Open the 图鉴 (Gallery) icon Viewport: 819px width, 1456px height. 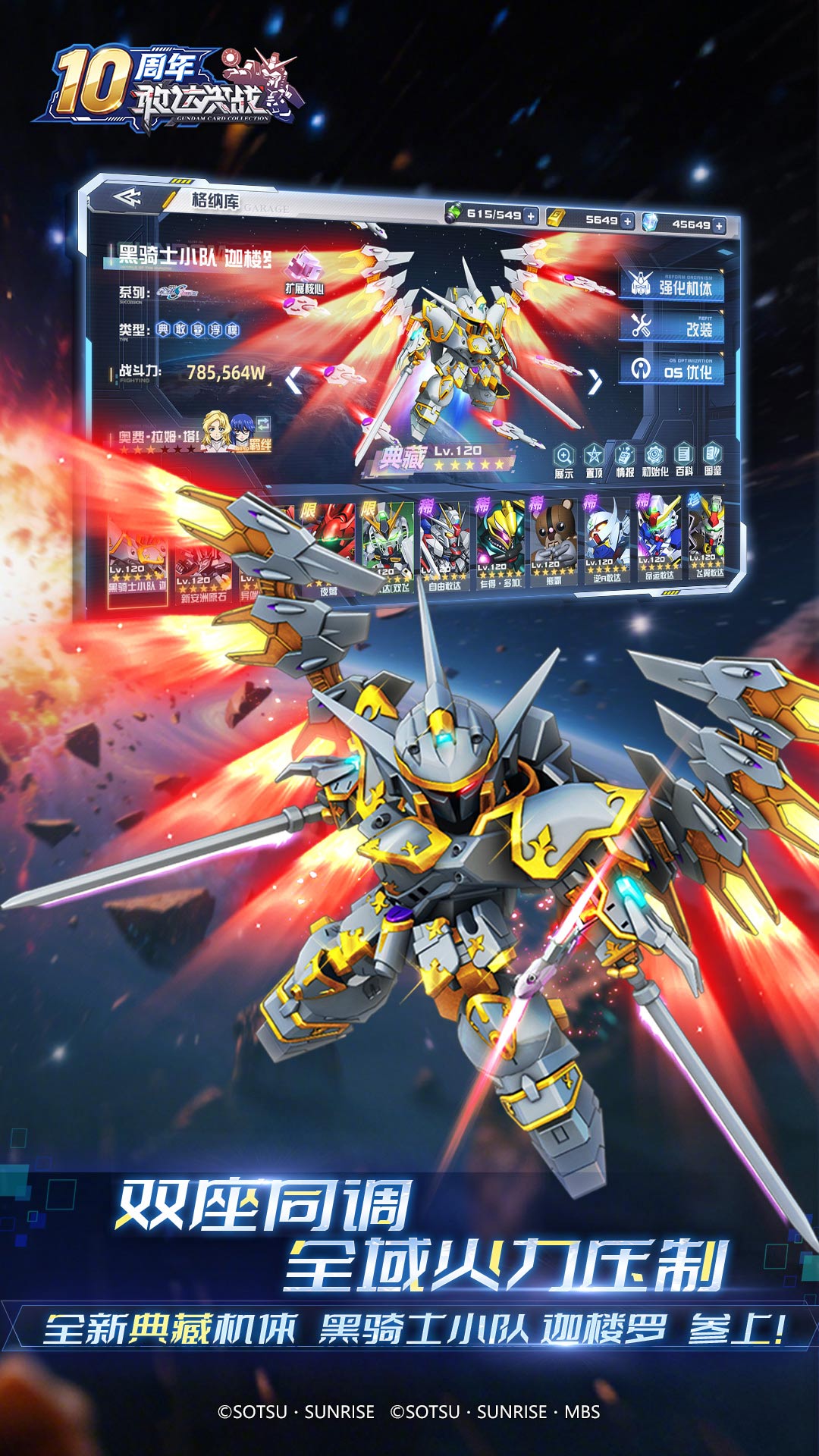tap(713, 460)
